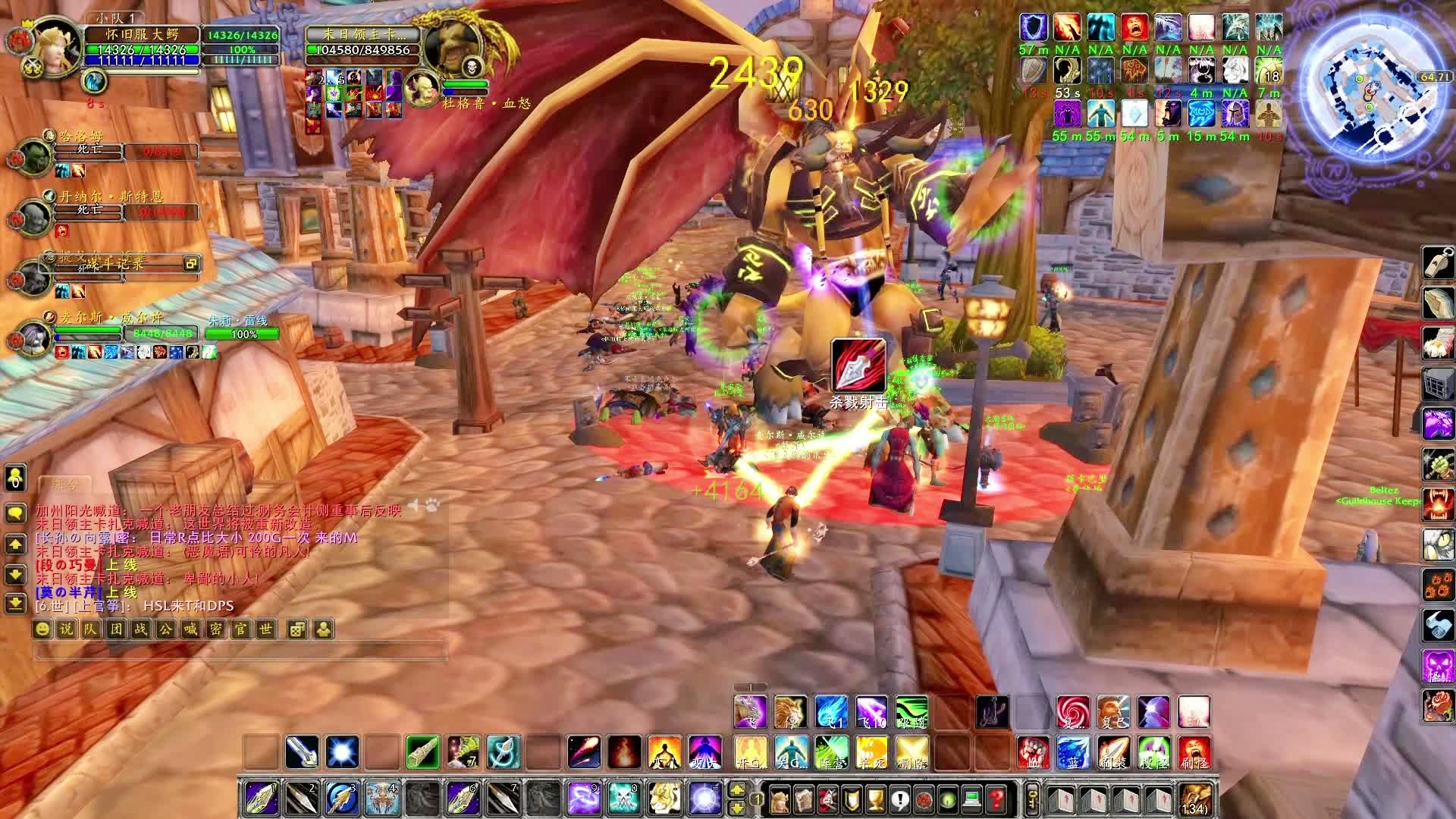1456x819 pixels.
Task: Select the 世 world chat channel
Action: [x=265, y=629]
